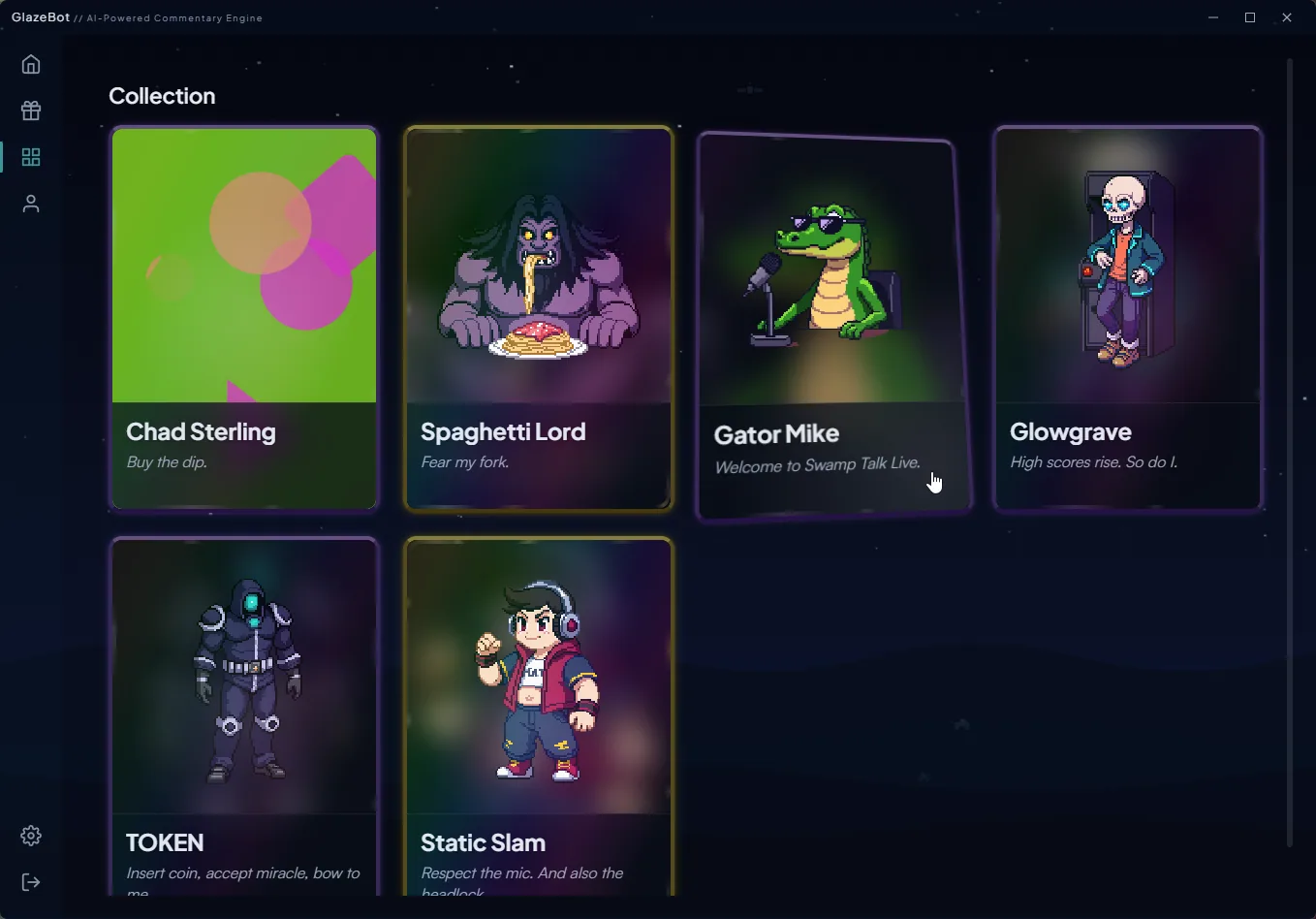Select the highlighted Collection navigation icon
The image size is (1316, 919).
(x=30, y=156)
